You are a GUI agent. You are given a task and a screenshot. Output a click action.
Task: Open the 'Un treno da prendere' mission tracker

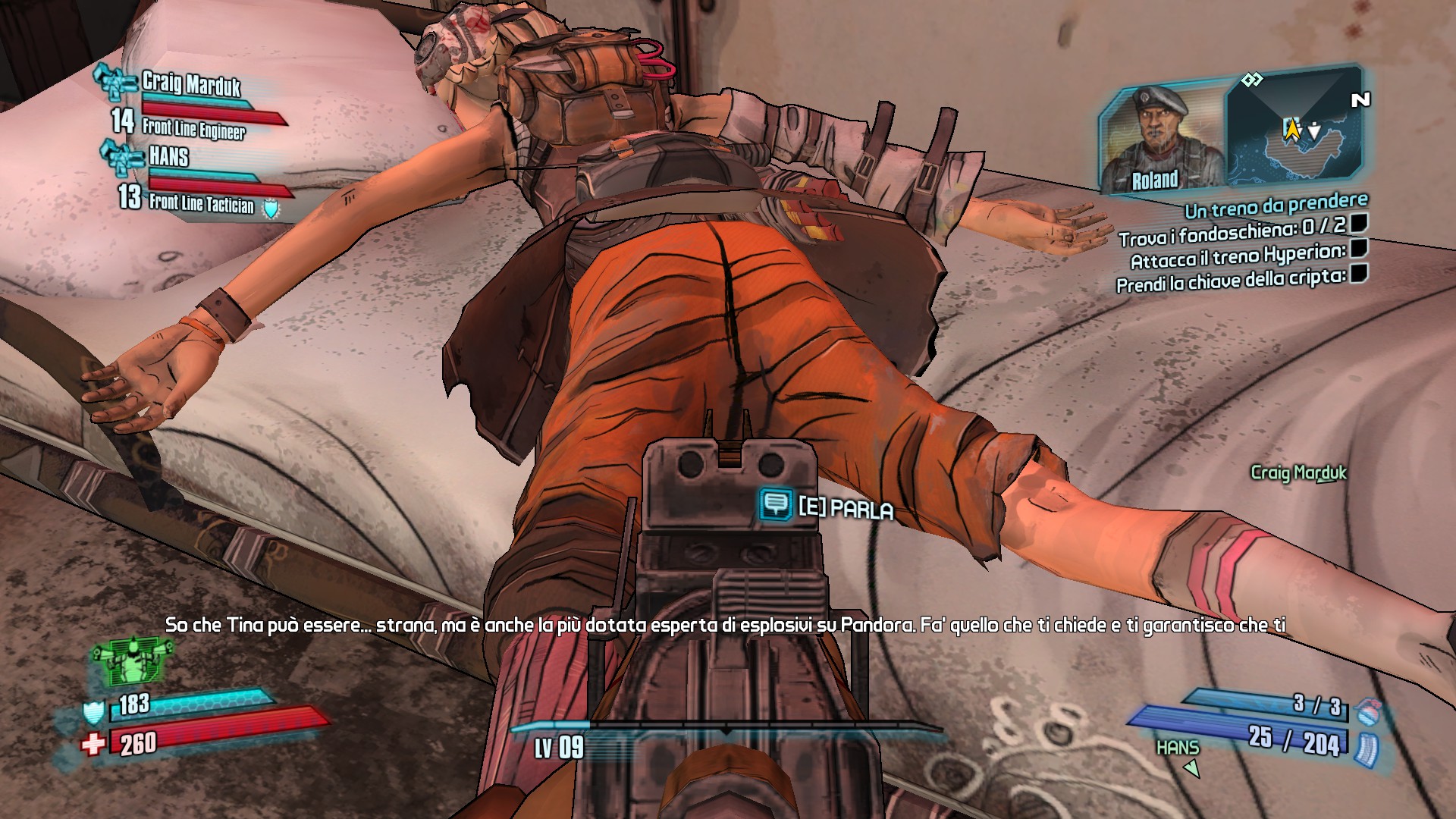(x=1276, y=205)
